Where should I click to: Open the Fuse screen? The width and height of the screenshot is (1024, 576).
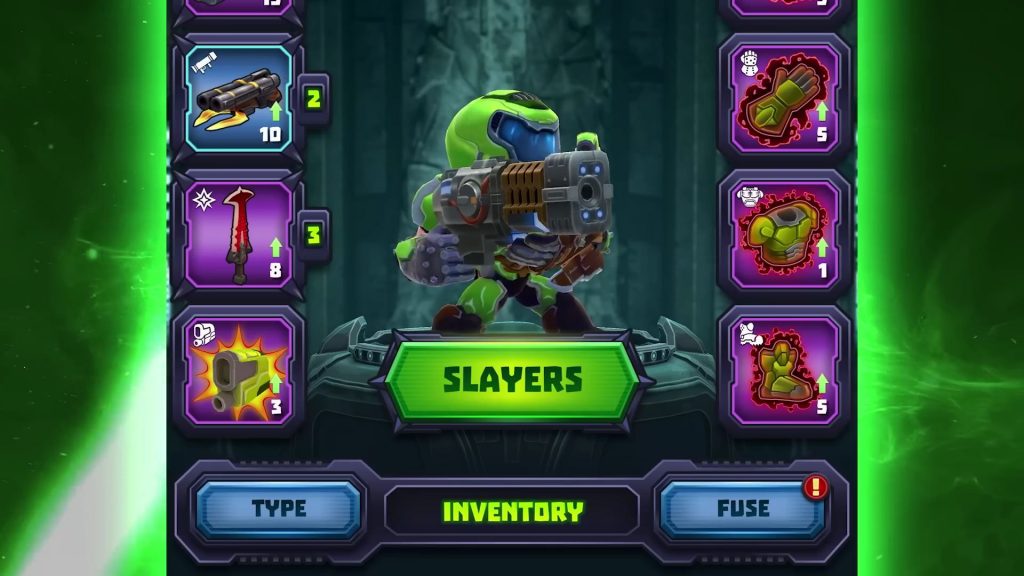[x=743, y=509]
